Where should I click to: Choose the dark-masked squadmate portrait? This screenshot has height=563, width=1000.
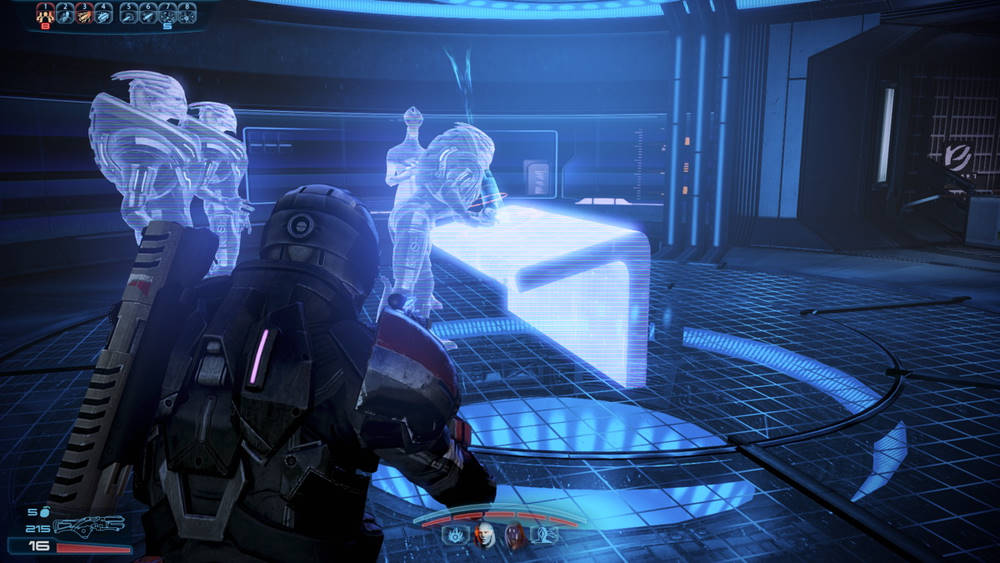[515, 535]
